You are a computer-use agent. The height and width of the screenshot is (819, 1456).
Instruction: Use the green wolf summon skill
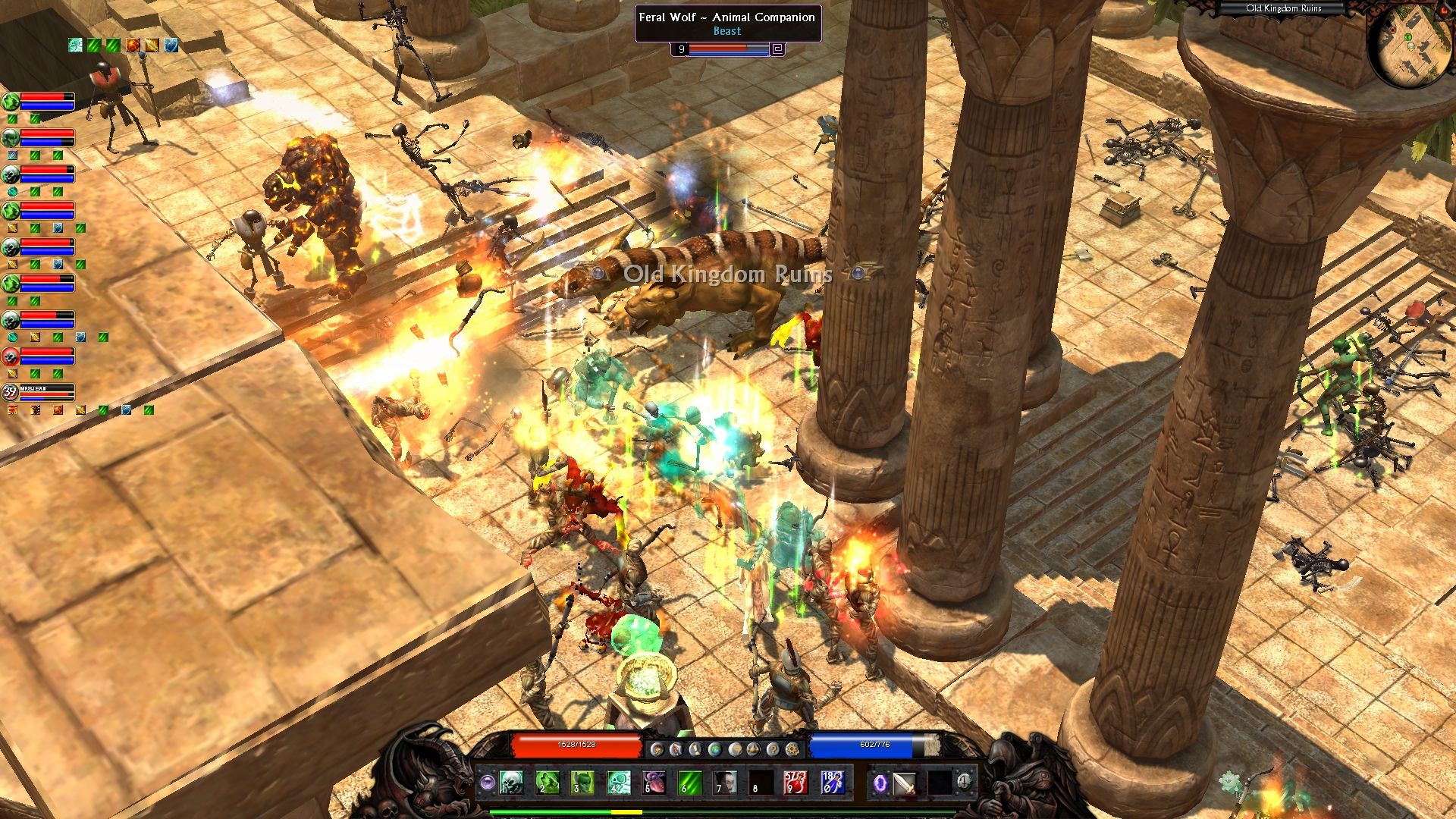(547, 782)
